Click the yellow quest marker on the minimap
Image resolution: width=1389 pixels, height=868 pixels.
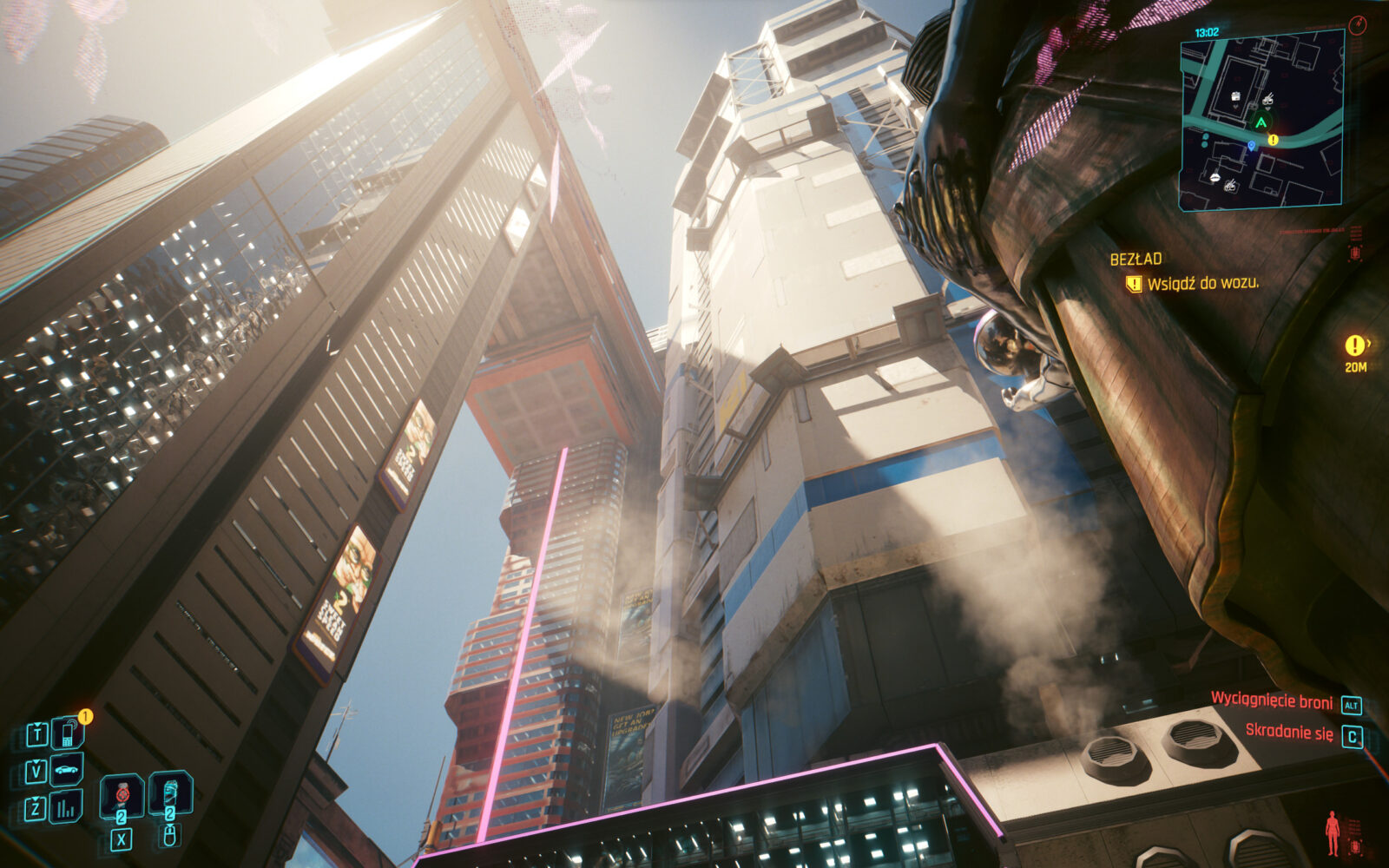(1273, 139)
